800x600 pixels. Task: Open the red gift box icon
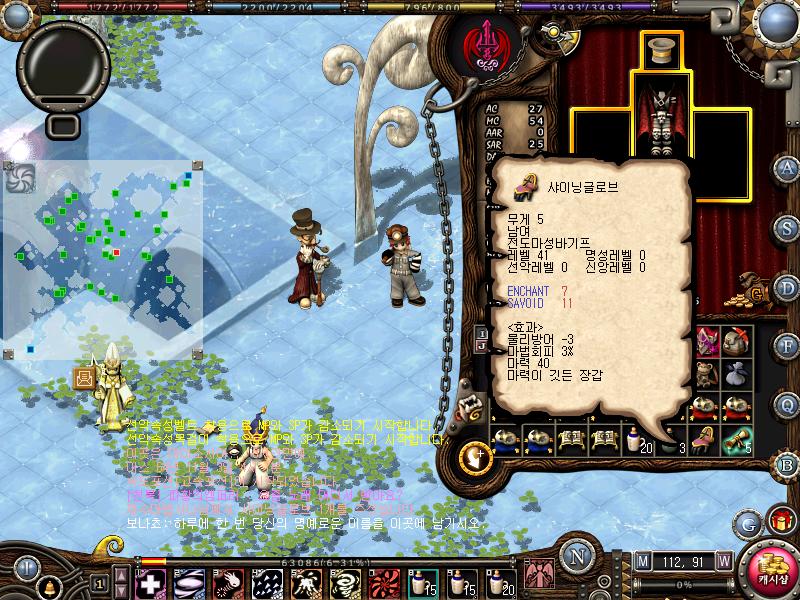click(779, 521)
